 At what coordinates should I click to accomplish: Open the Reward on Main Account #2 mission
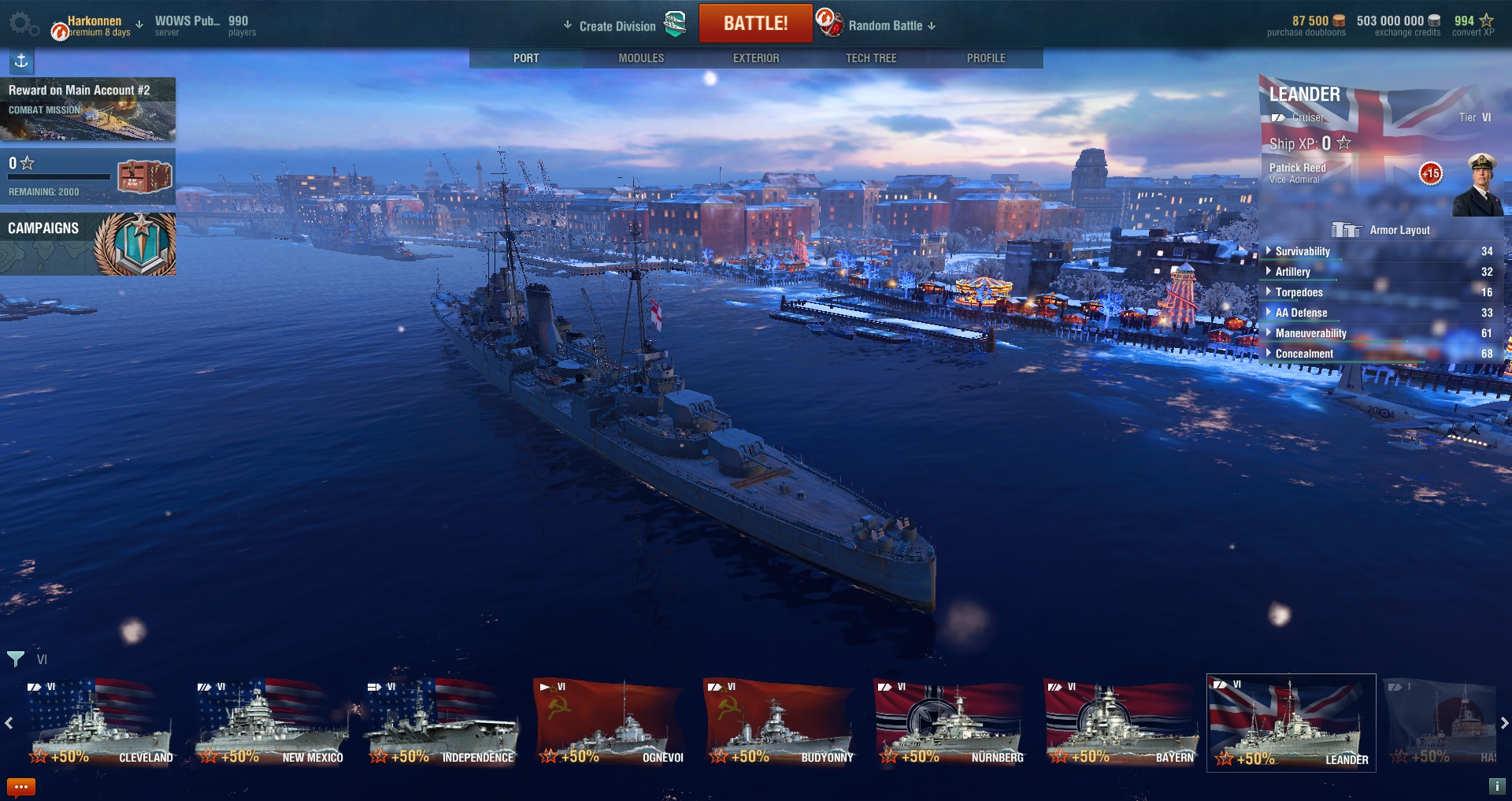(87, 109)
